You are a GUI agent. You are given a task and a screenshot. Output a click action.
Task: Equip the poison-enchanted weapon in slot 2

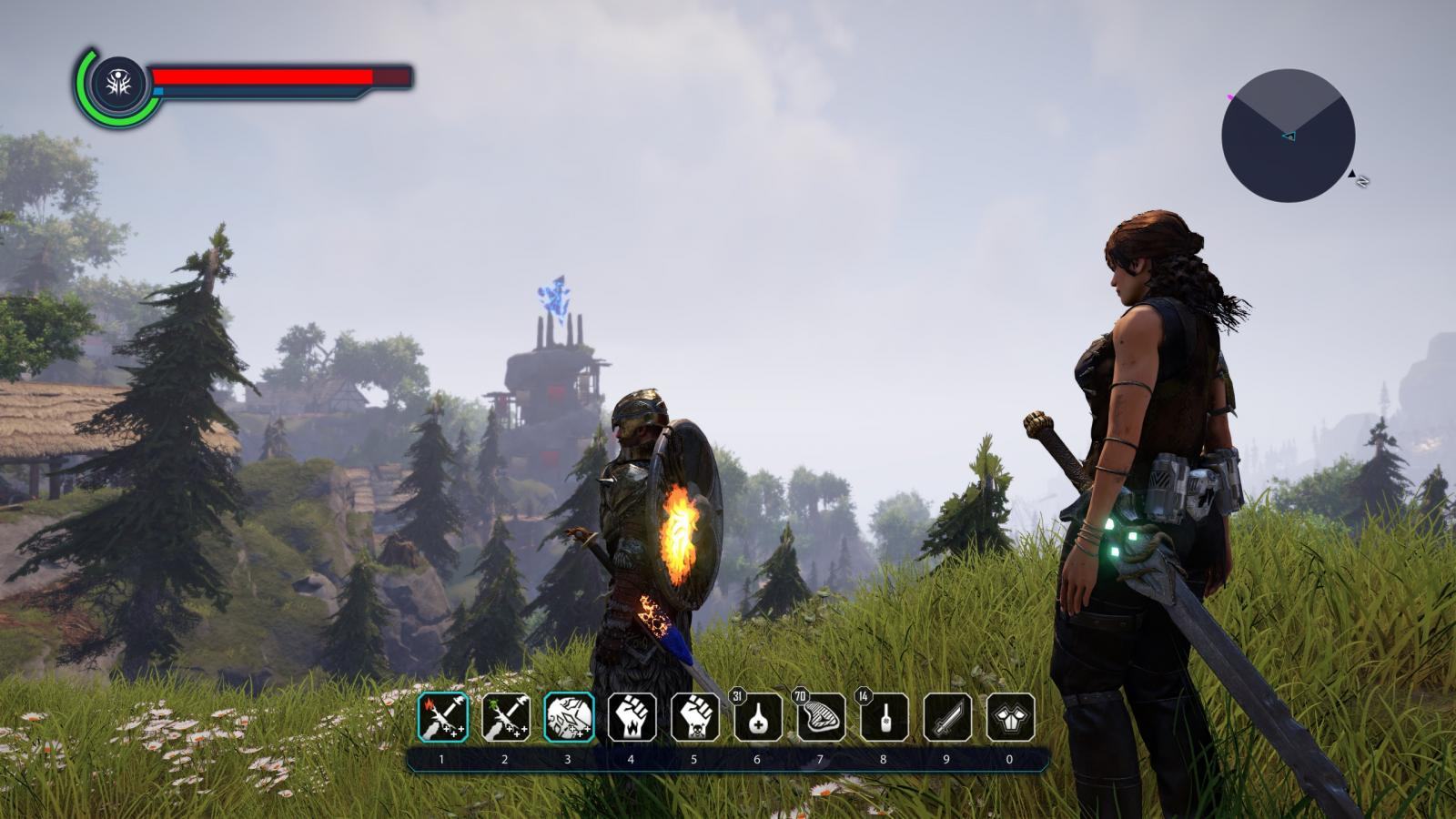tap(506, 718)
